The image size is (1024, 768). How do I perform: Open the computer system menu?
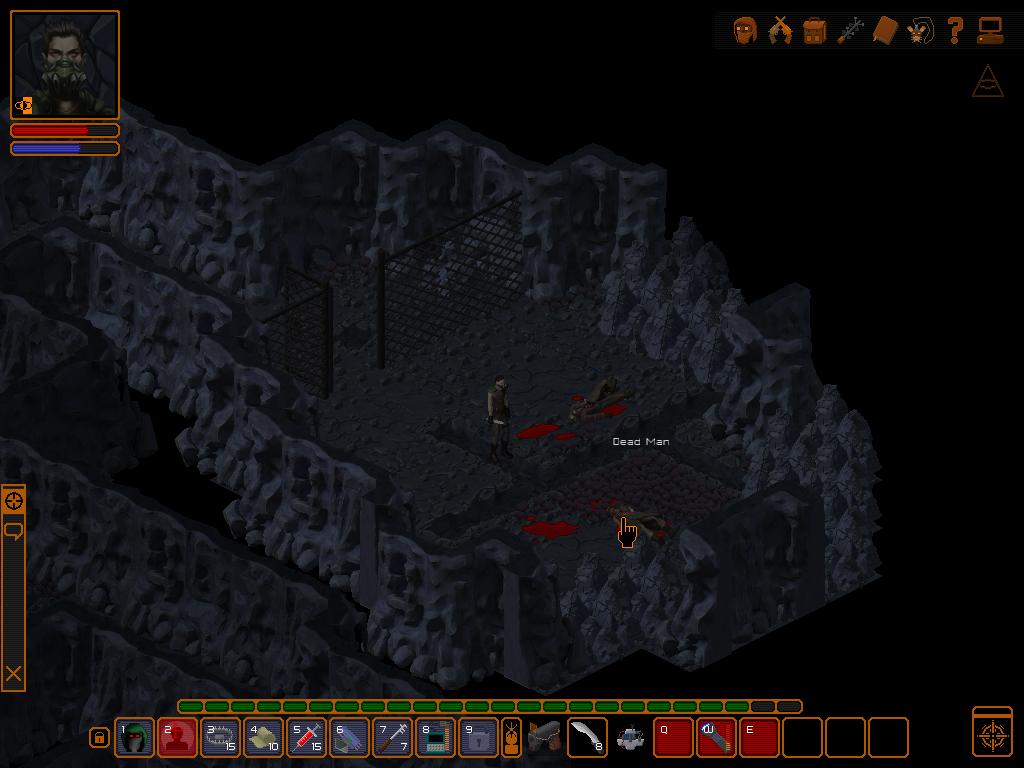coord(990,30)
